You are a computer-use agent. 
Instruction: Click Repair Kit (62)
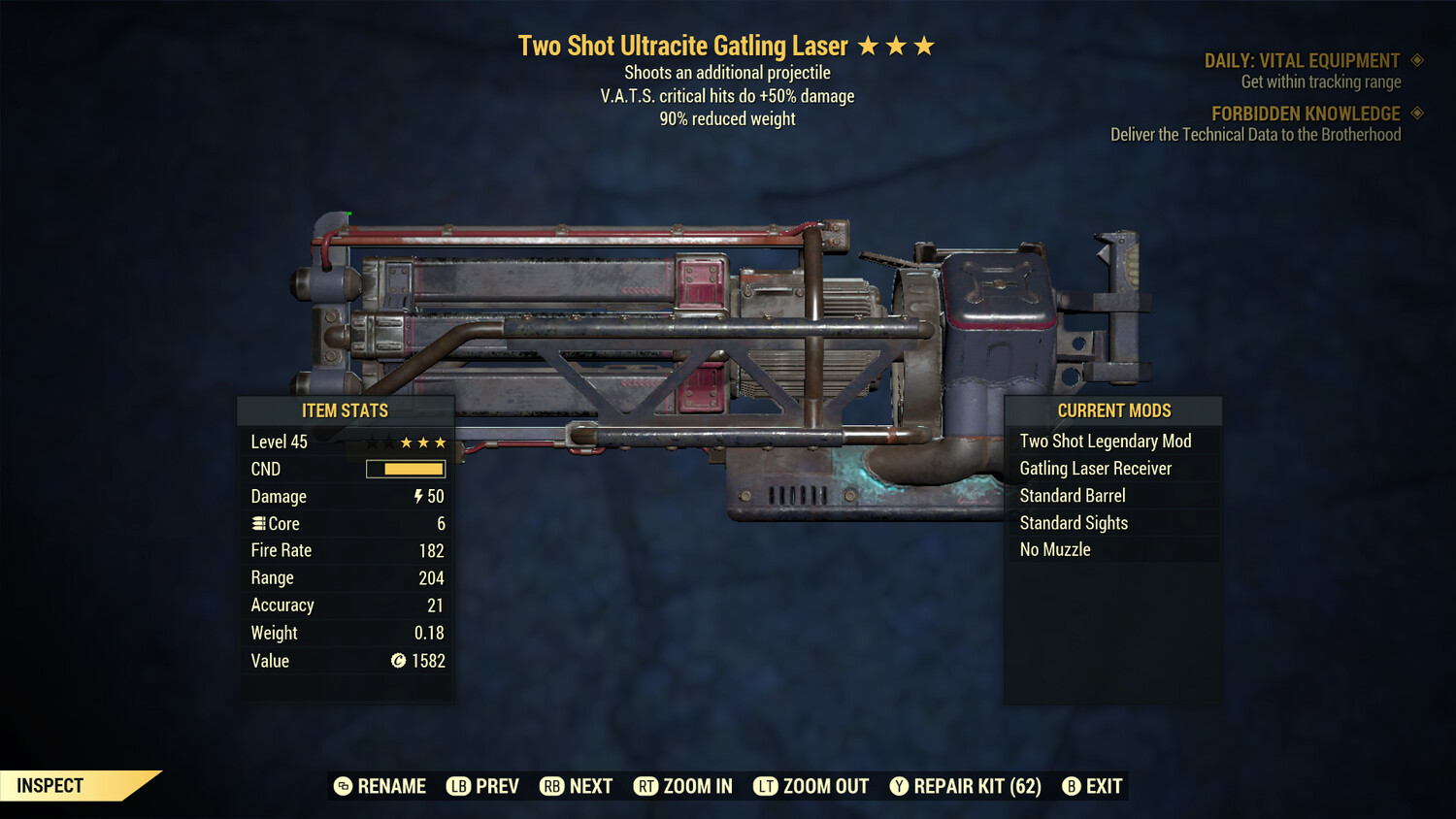(976, 786)
